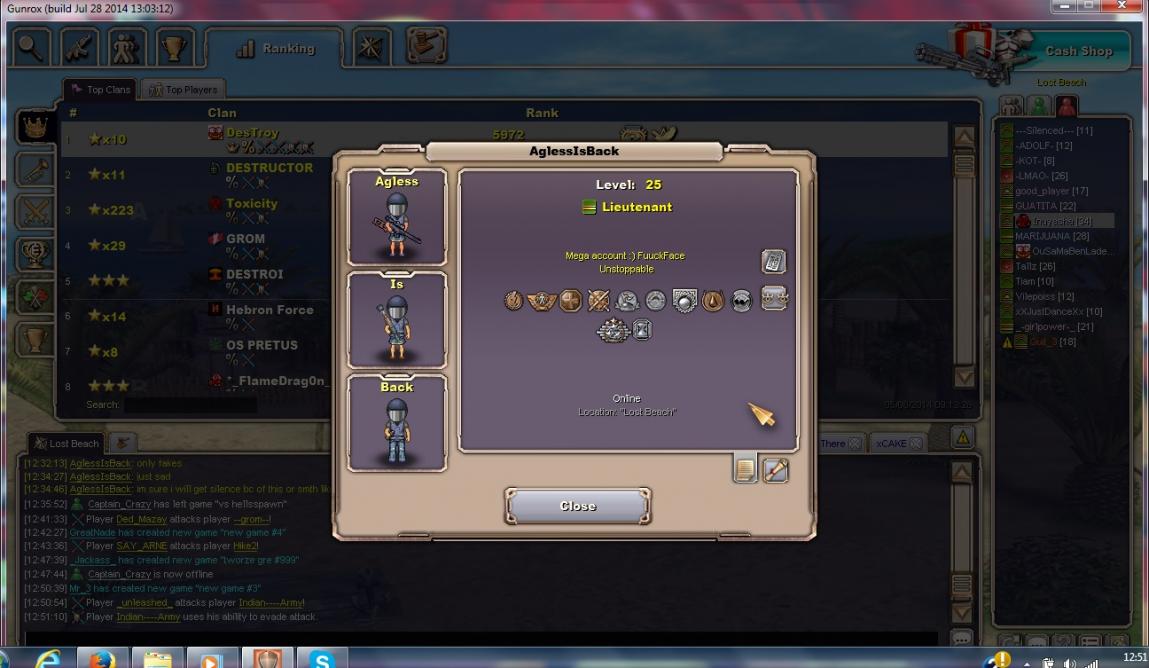The width and height of the screenshot is (1149, 668).
Task: Switch to Top Clans tab
Action: (101, 90)
